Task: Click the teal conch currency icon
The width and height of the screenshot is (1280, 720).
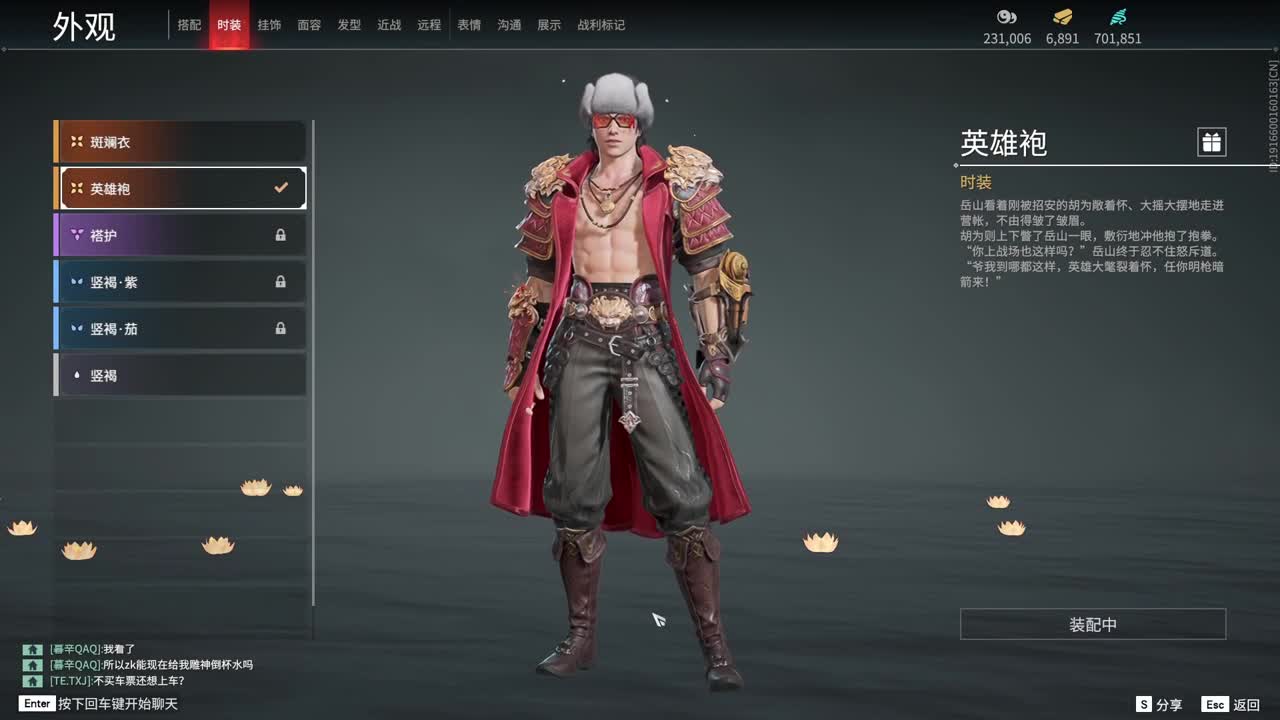Action: point(1118,16)
